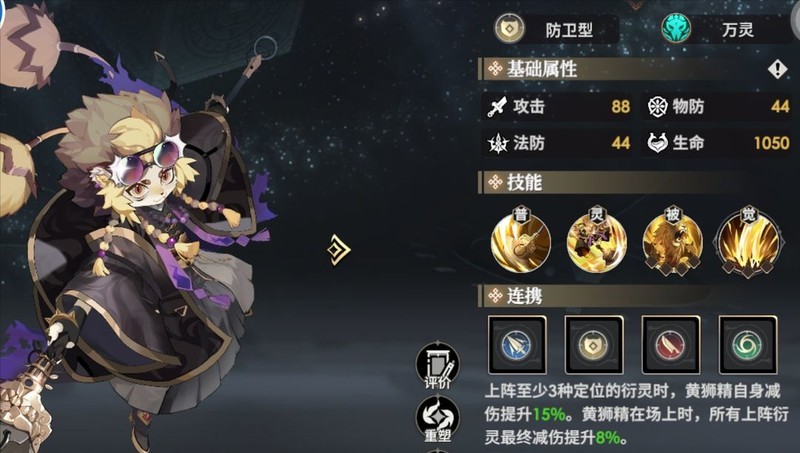
Task: Click the gold diamond arrow marker
Action: [340, 250]
